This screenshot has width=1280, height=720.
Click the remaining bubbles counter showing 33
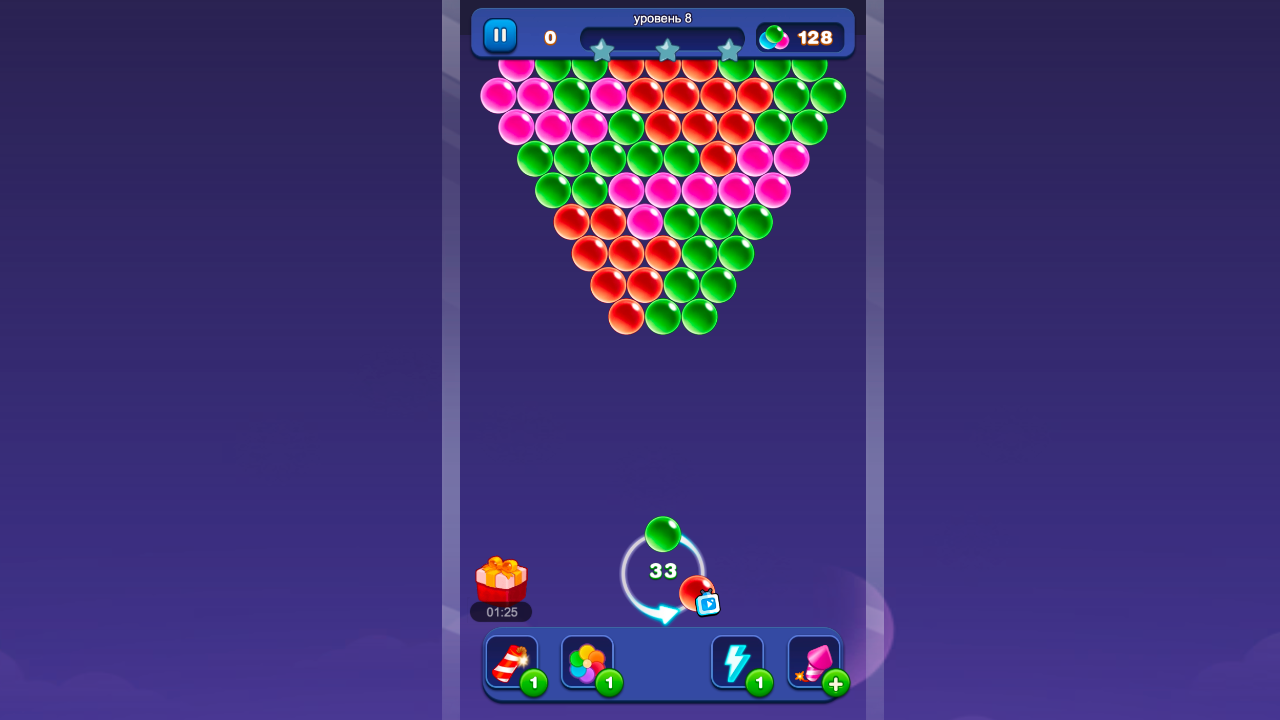point(661,571)
